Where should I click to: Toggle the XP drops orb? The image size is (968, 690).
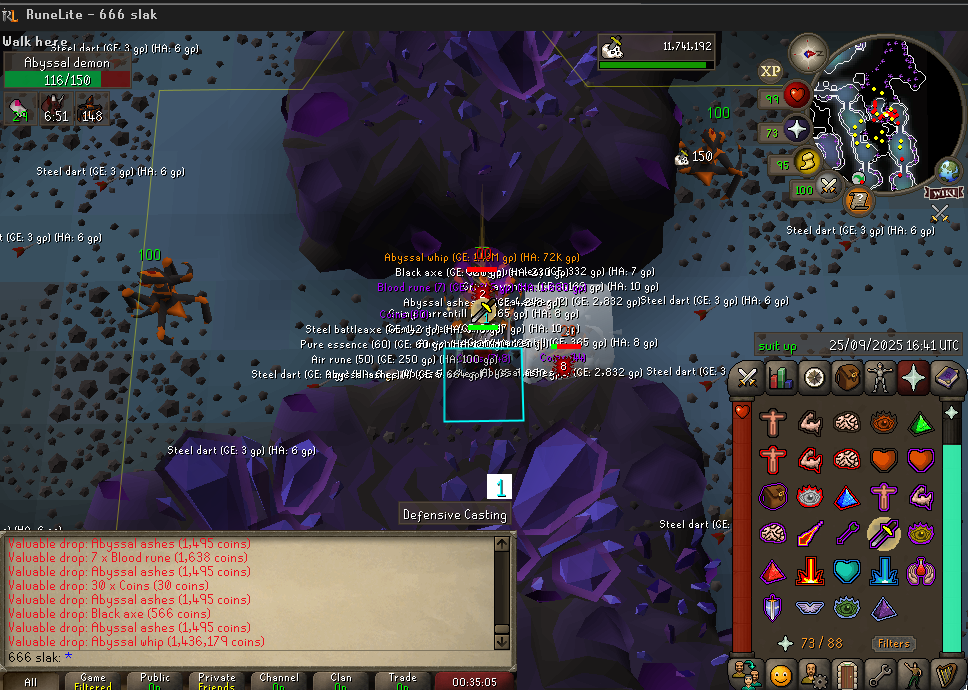770,70
